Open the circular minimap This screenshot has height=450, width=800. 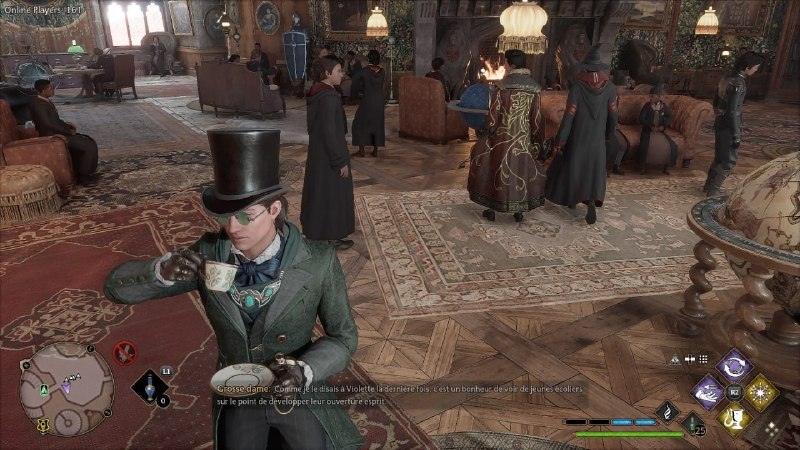click(66, 388)
